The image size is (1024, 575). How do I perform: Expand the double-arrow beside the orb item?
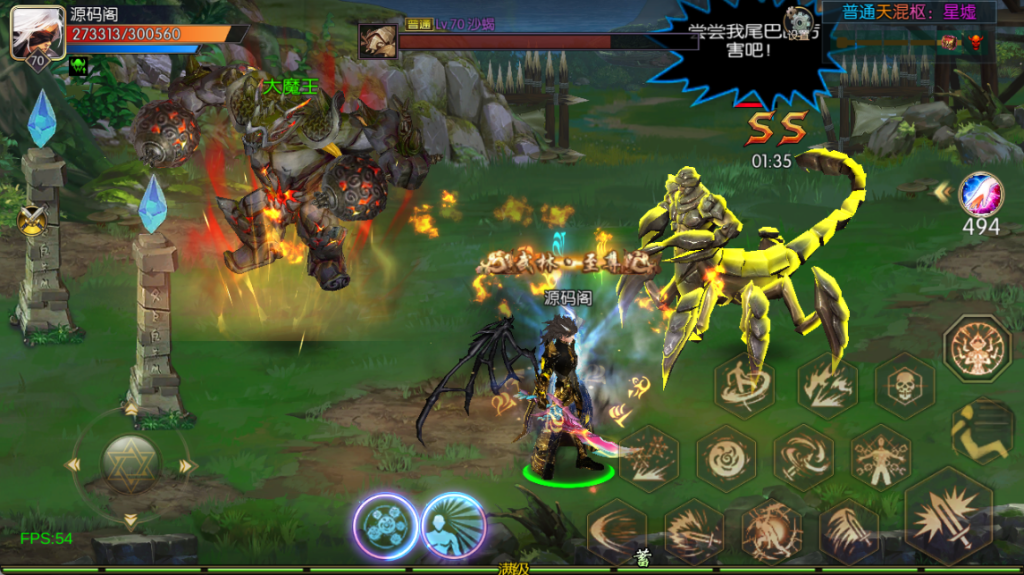pos(941,190)
